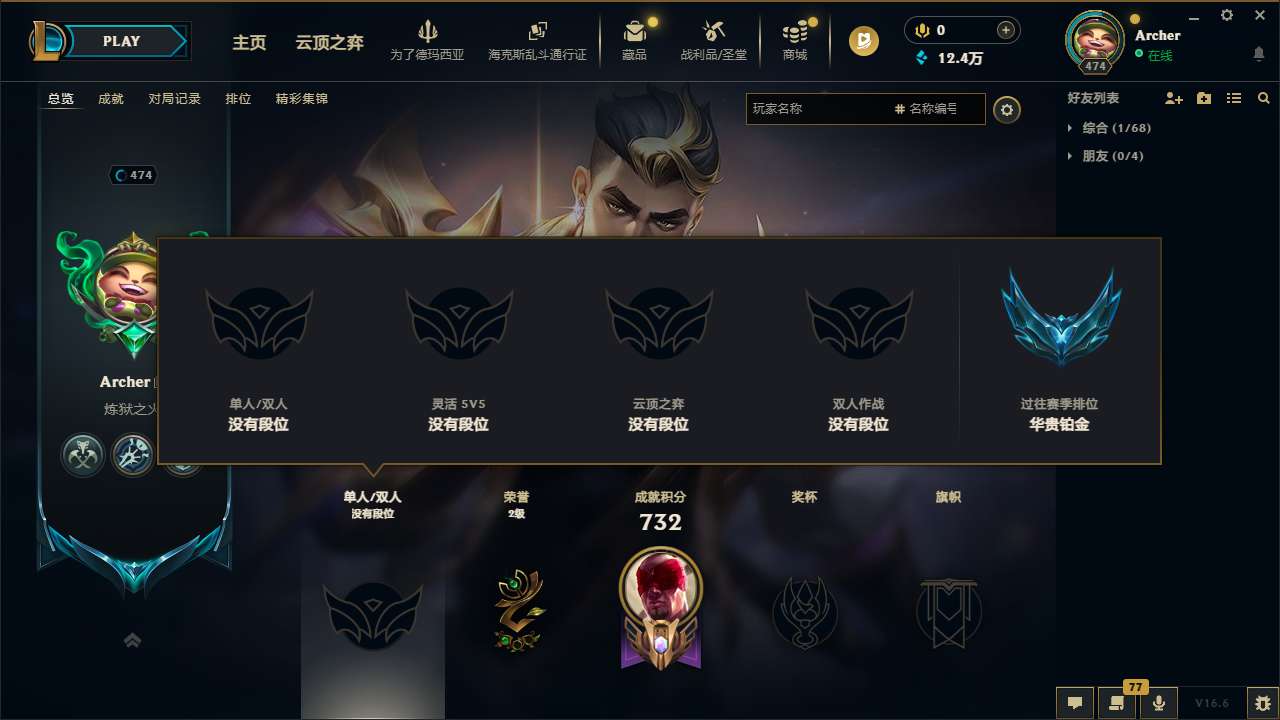Switch to the 排位 ranked tab
1280x720 pixels.
coord(238,98)
